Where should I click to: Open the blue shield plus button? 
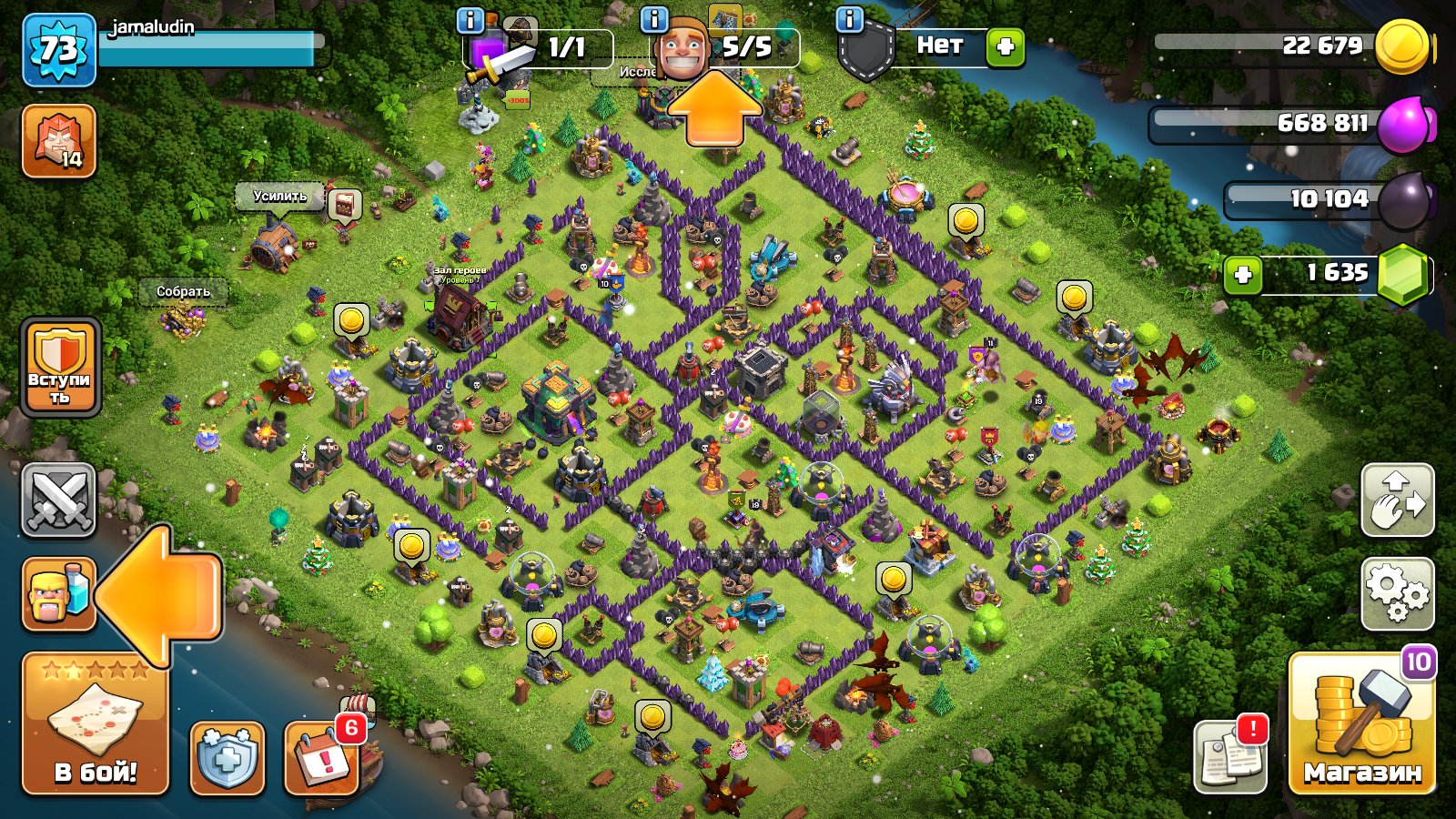pyautogui.click(x=227, y=758)
